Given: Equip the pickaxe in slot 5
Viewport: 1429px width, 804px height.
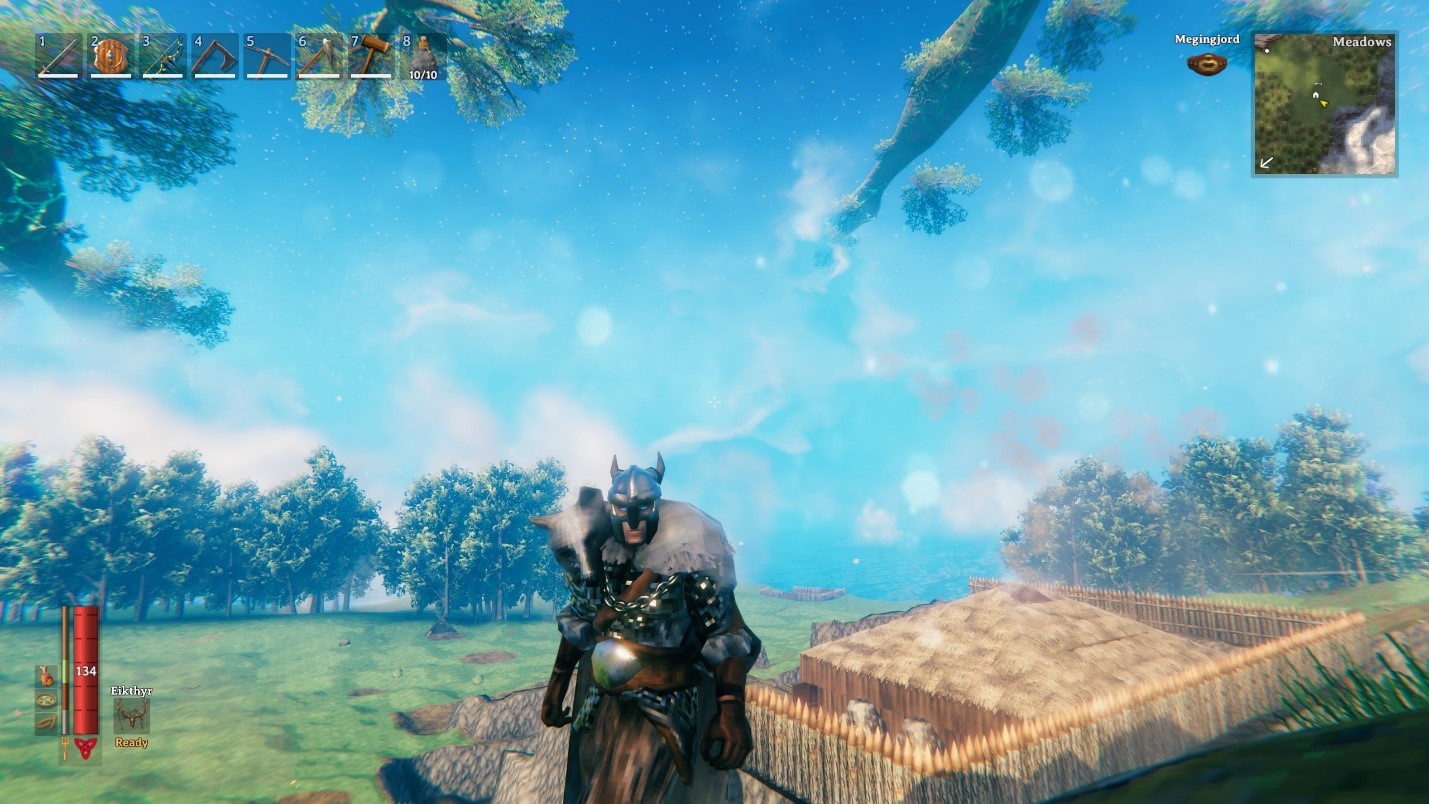Looking at the screenshot, I should point(266,57).
